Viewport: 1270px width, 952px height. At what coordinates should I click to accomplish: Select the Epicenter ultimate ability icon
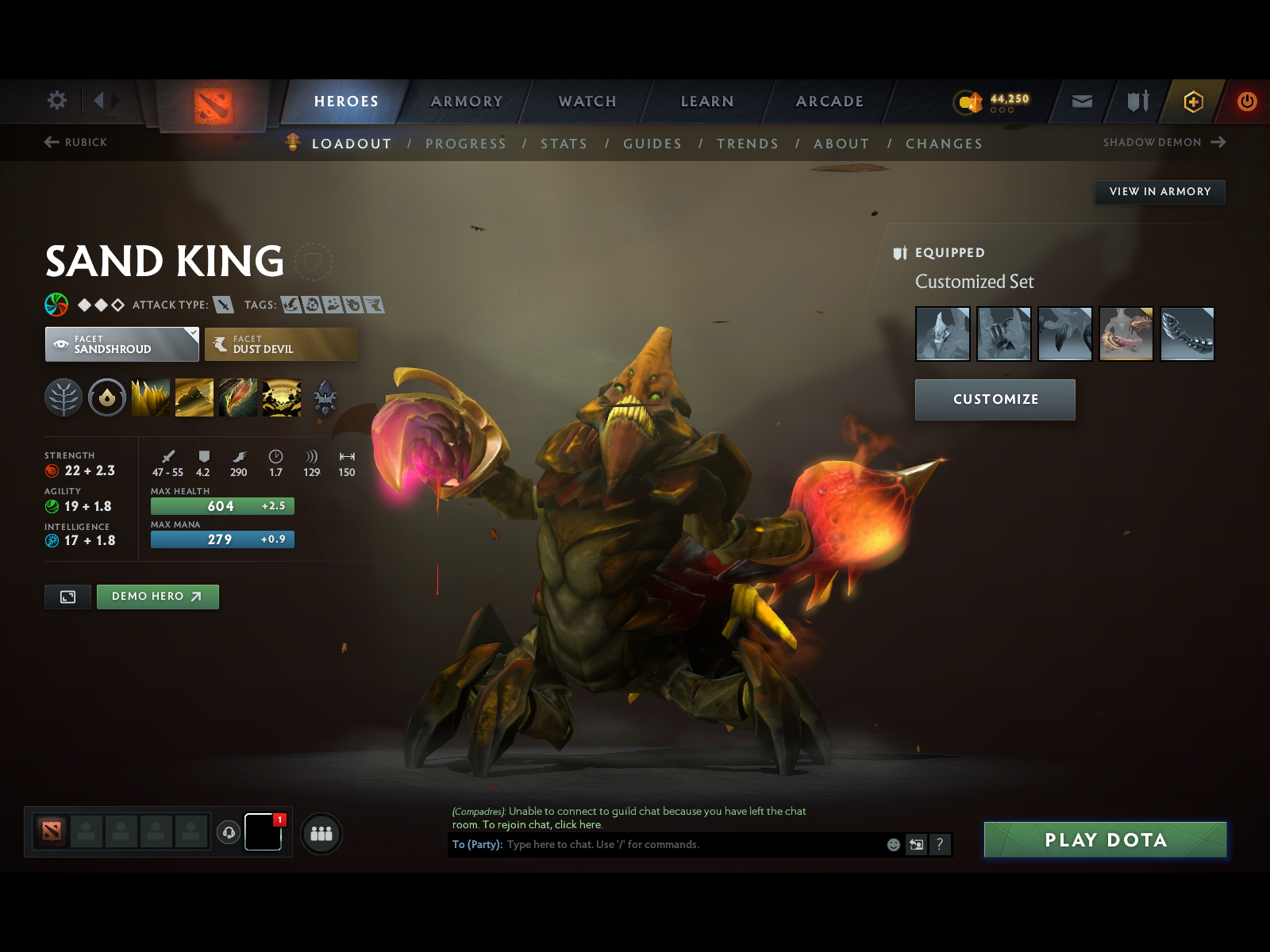pyautogui.click(x=282, y=397)
